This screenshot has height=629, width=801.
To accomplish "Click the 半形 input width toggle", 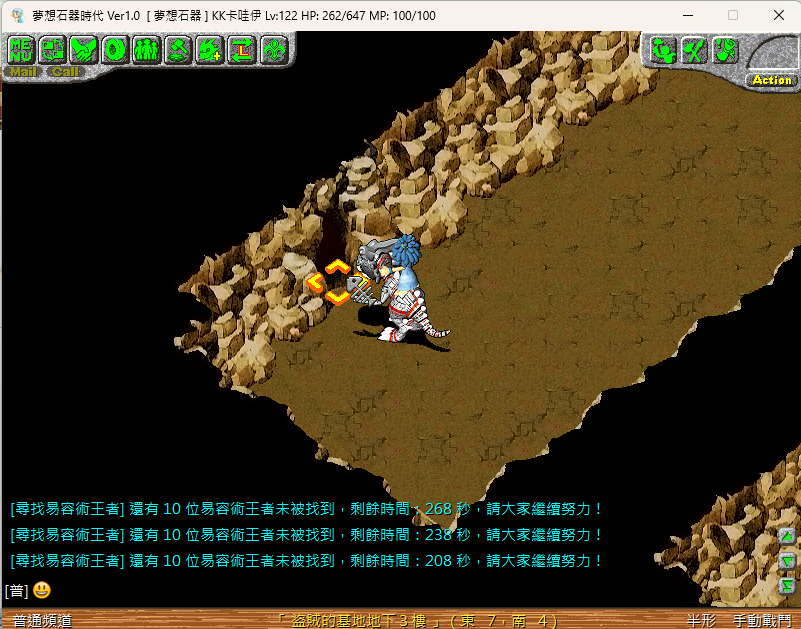I will point(702,620).
